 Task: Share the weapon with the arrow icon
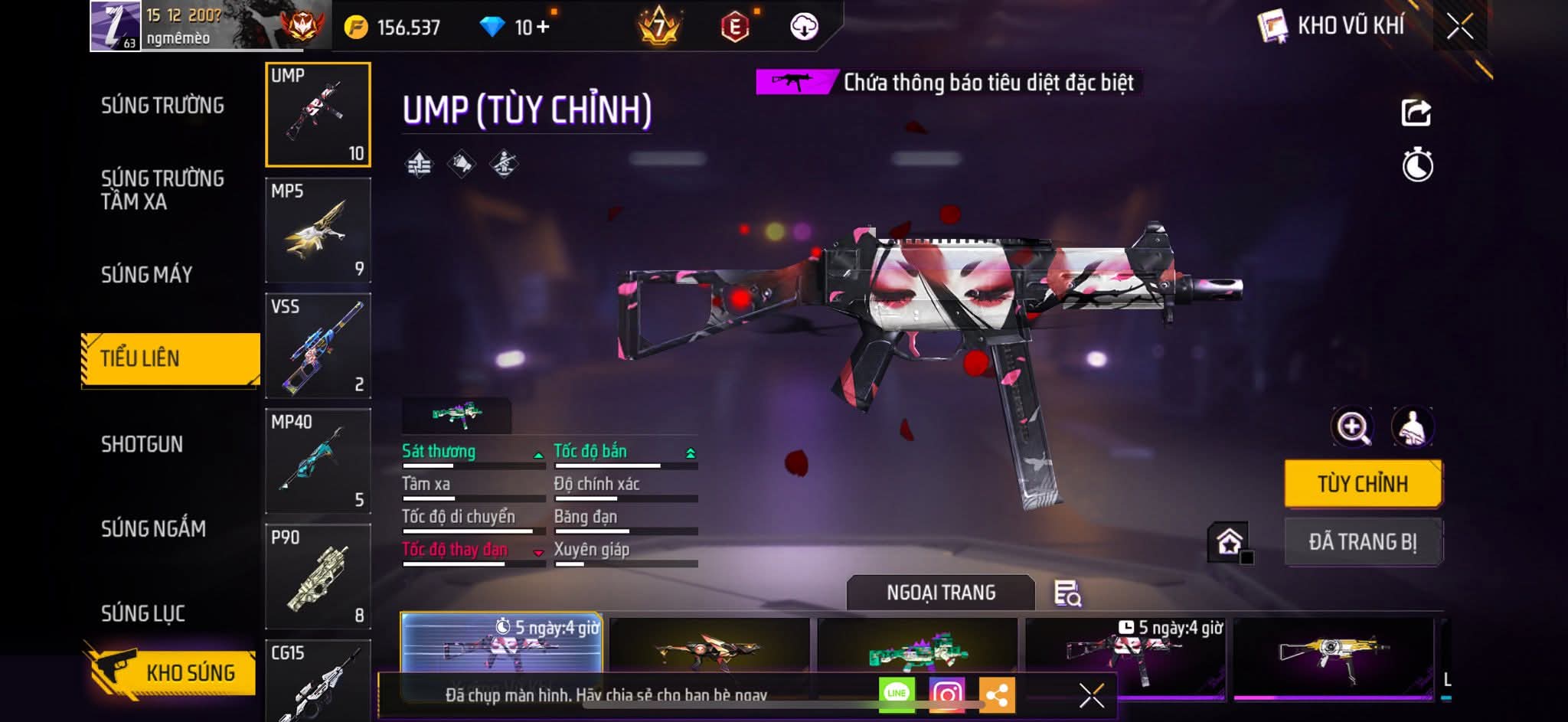[x=1416, y=113]
